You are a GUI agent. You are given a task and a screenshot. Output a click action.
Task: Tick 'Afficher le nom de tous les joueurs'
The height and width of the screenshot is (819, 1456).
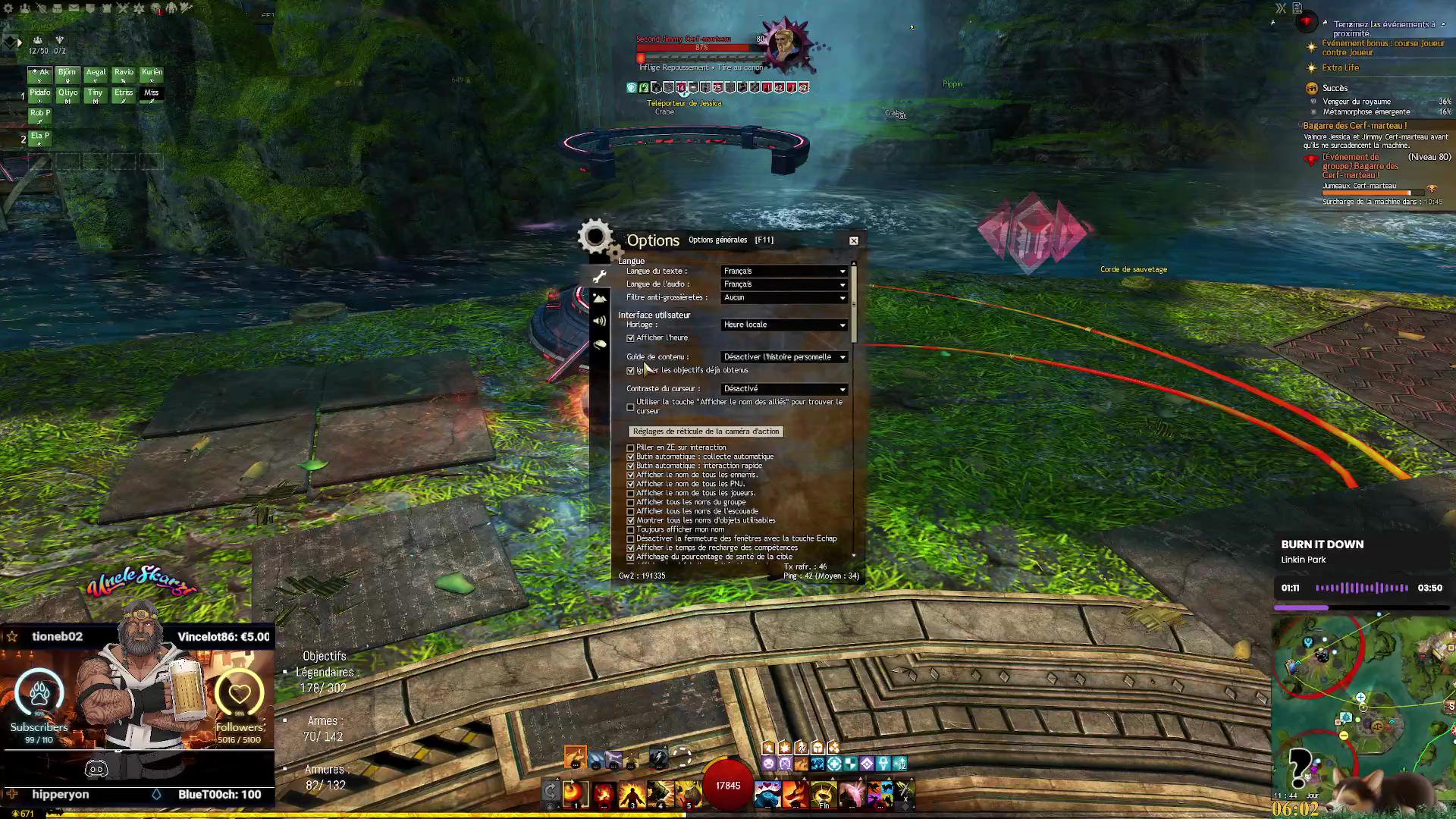[x=630, y=493]
